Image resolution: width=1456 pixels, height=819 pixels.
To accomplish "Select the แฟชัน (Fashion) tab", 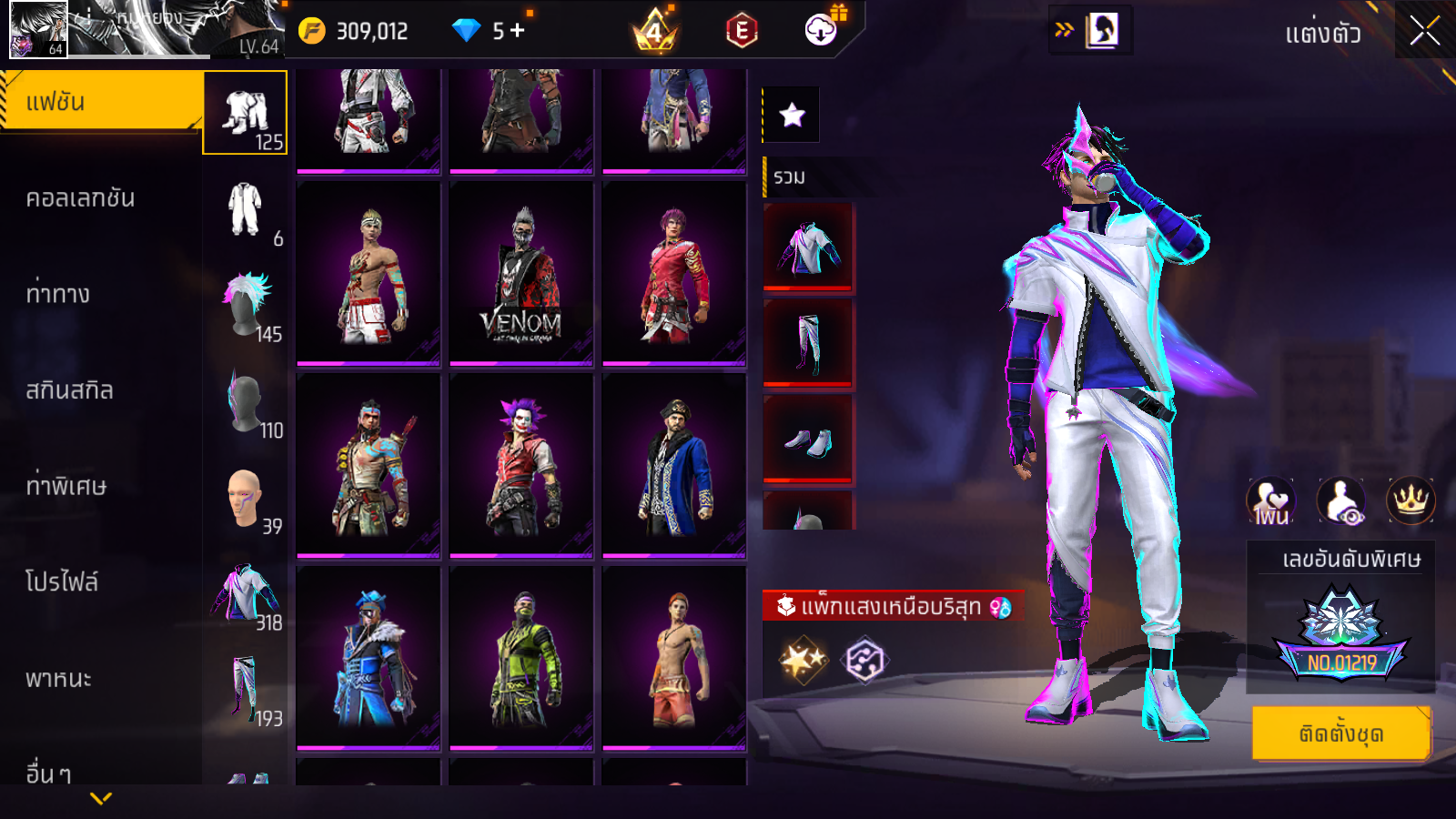I will pyautogui.click(x=100, y=102).
